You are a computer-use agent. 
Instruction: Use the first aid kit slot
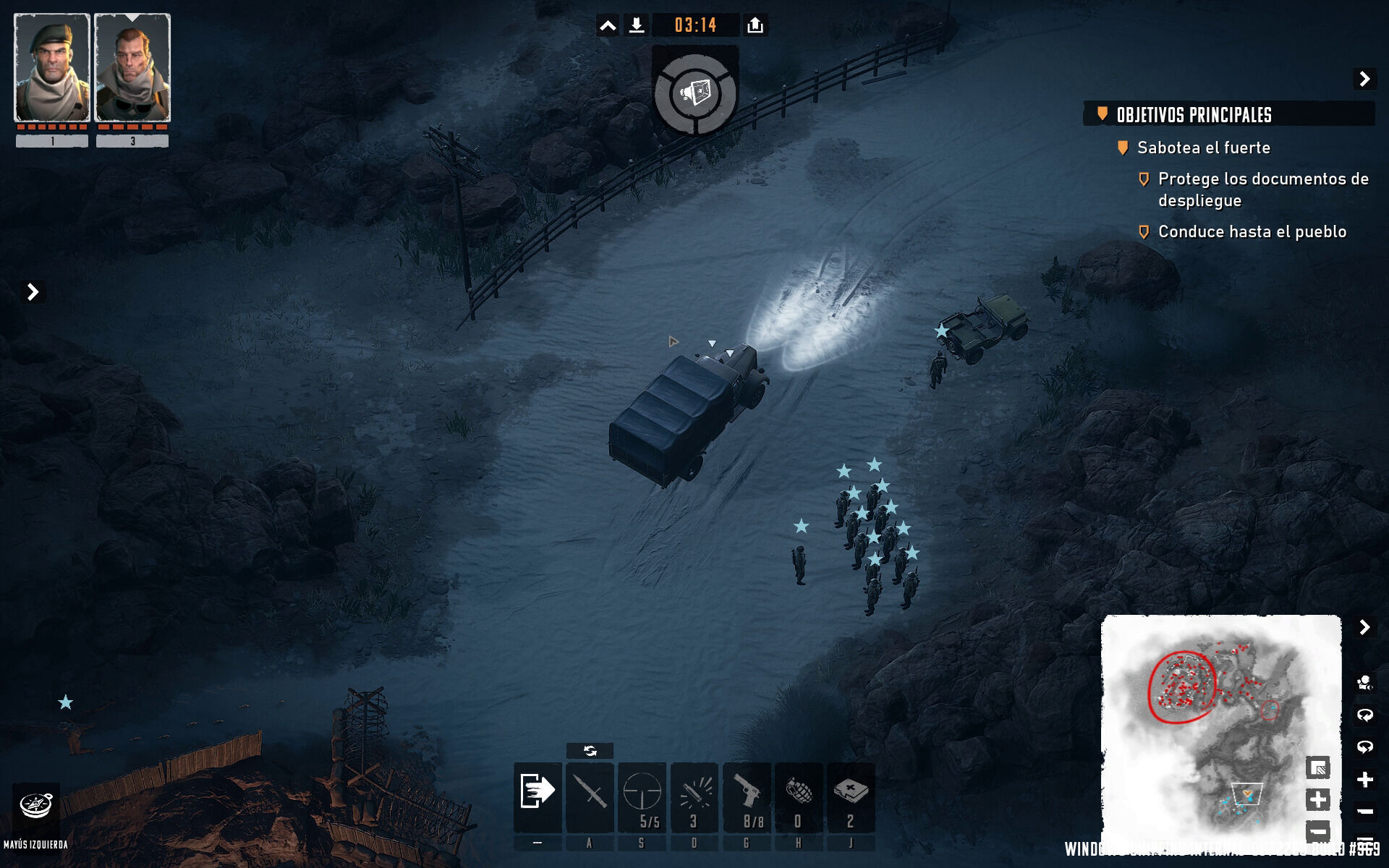pos(851,796)
